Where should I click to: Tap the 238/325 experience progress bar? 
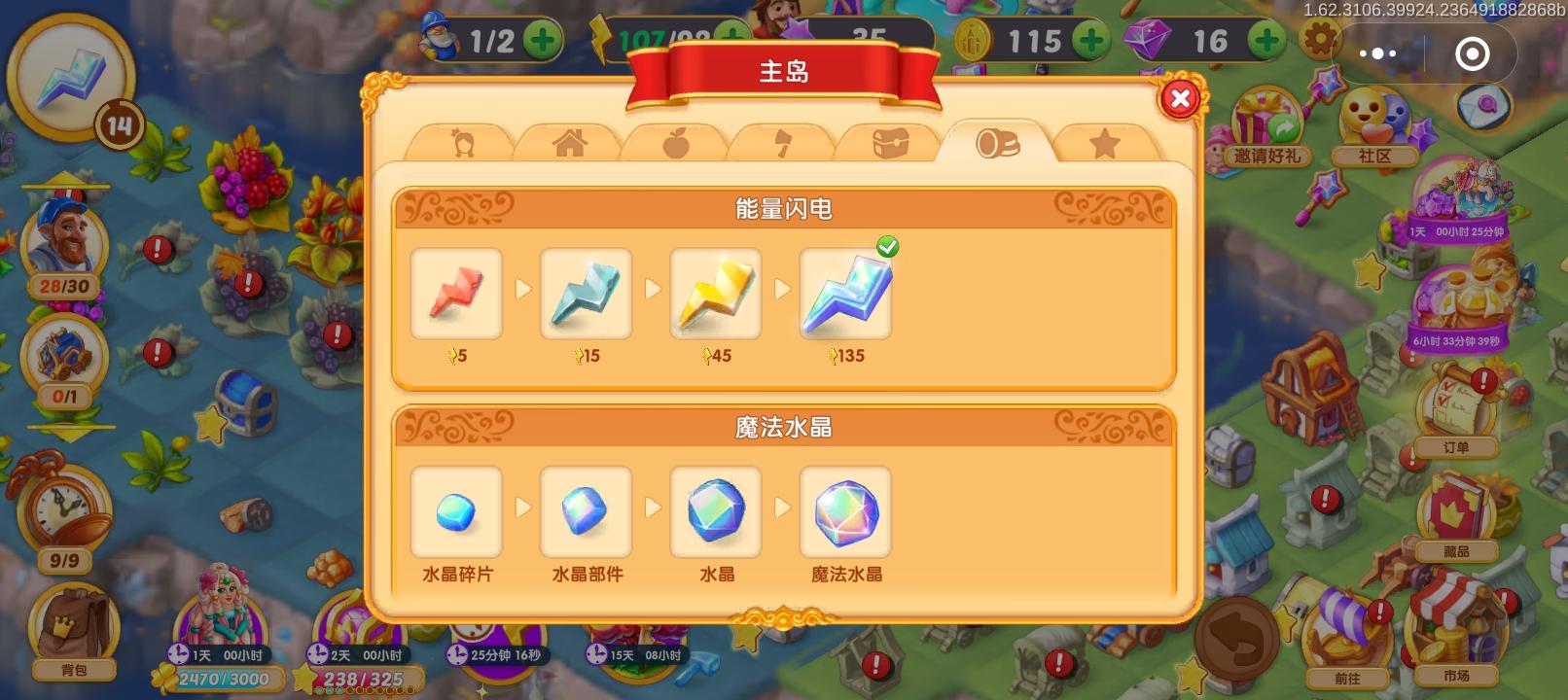[366, 679]
